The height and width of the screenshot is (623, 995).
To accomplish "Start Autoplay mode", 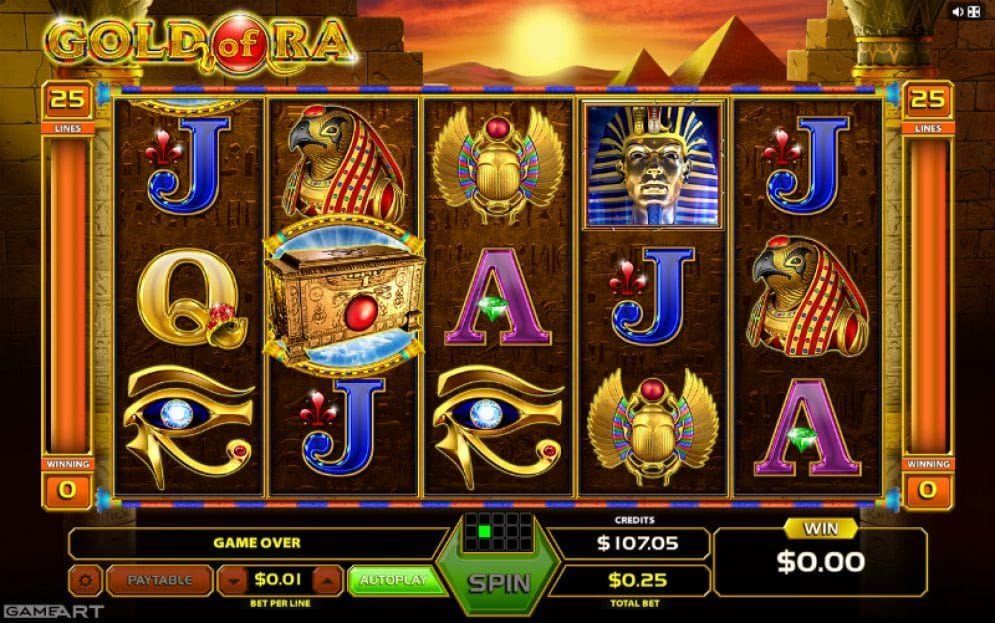I will [x=395, y=579].
